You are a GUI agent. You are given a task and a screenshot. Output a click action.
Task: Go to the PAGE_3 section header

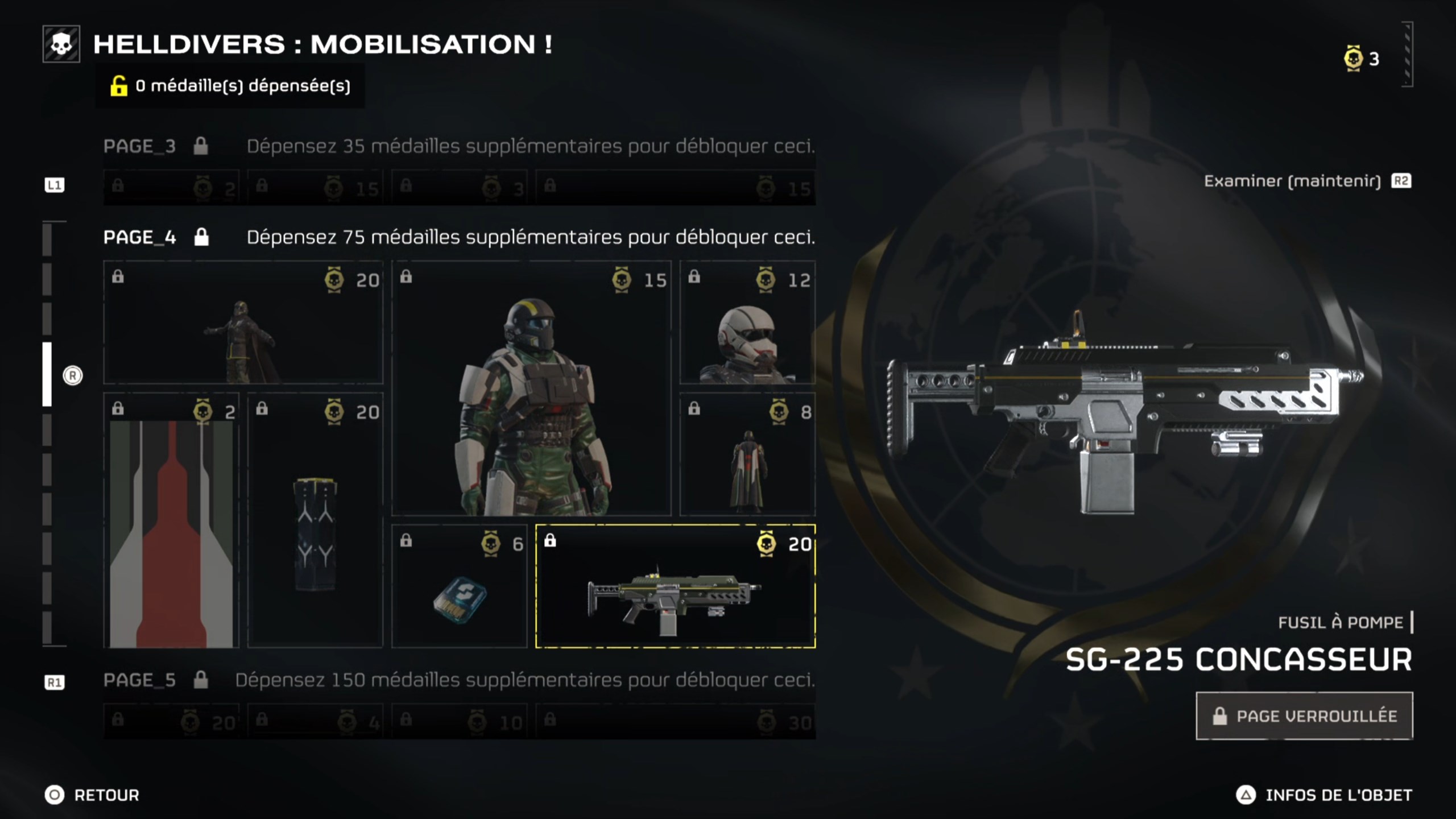(x=140, y=147)
